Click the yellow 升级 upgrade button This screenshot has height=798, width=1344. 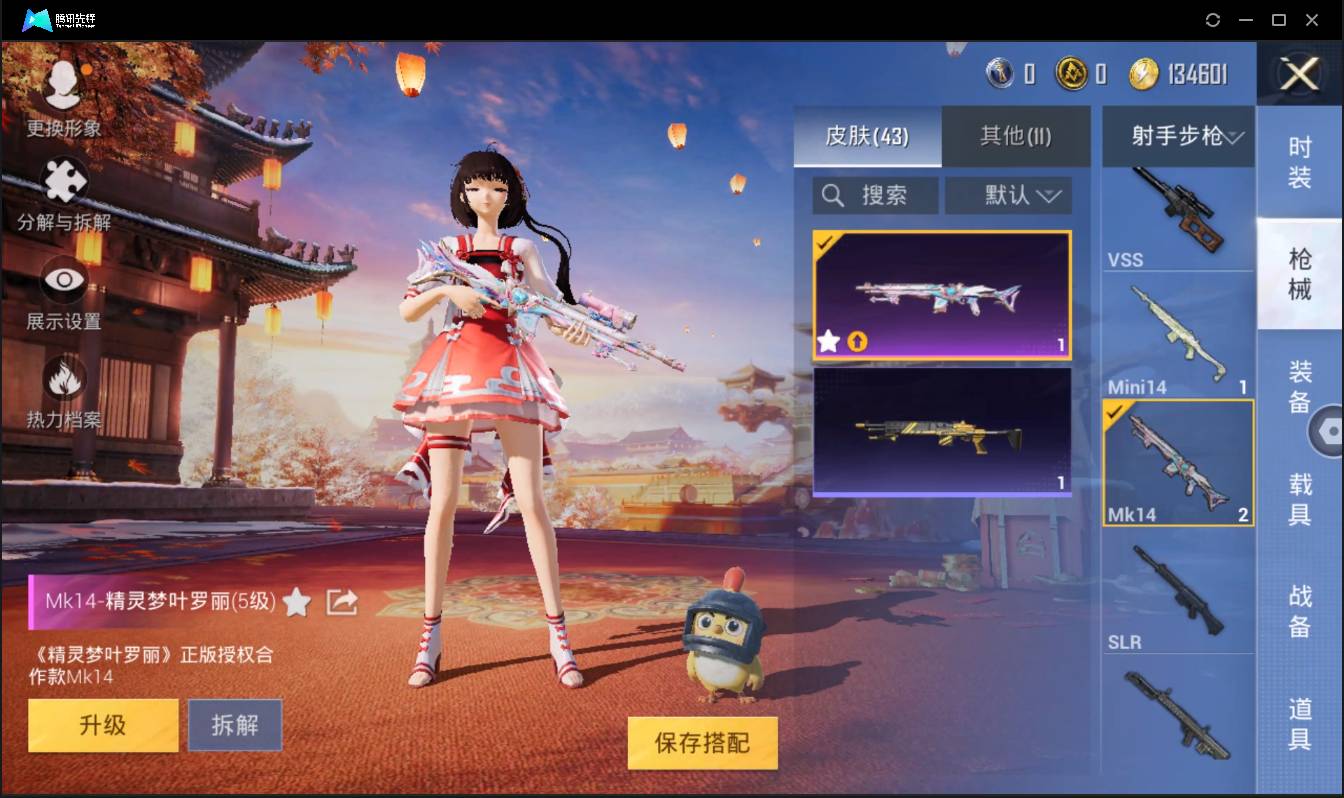[x=102, y=725]
